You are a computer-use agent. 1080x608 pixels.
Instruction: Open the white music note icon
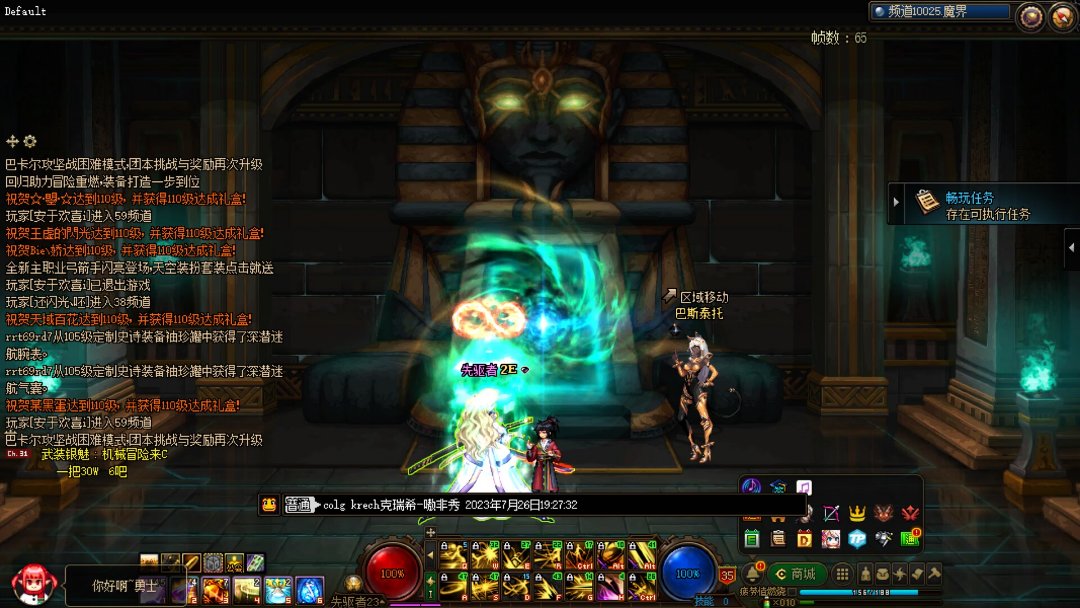804,488
